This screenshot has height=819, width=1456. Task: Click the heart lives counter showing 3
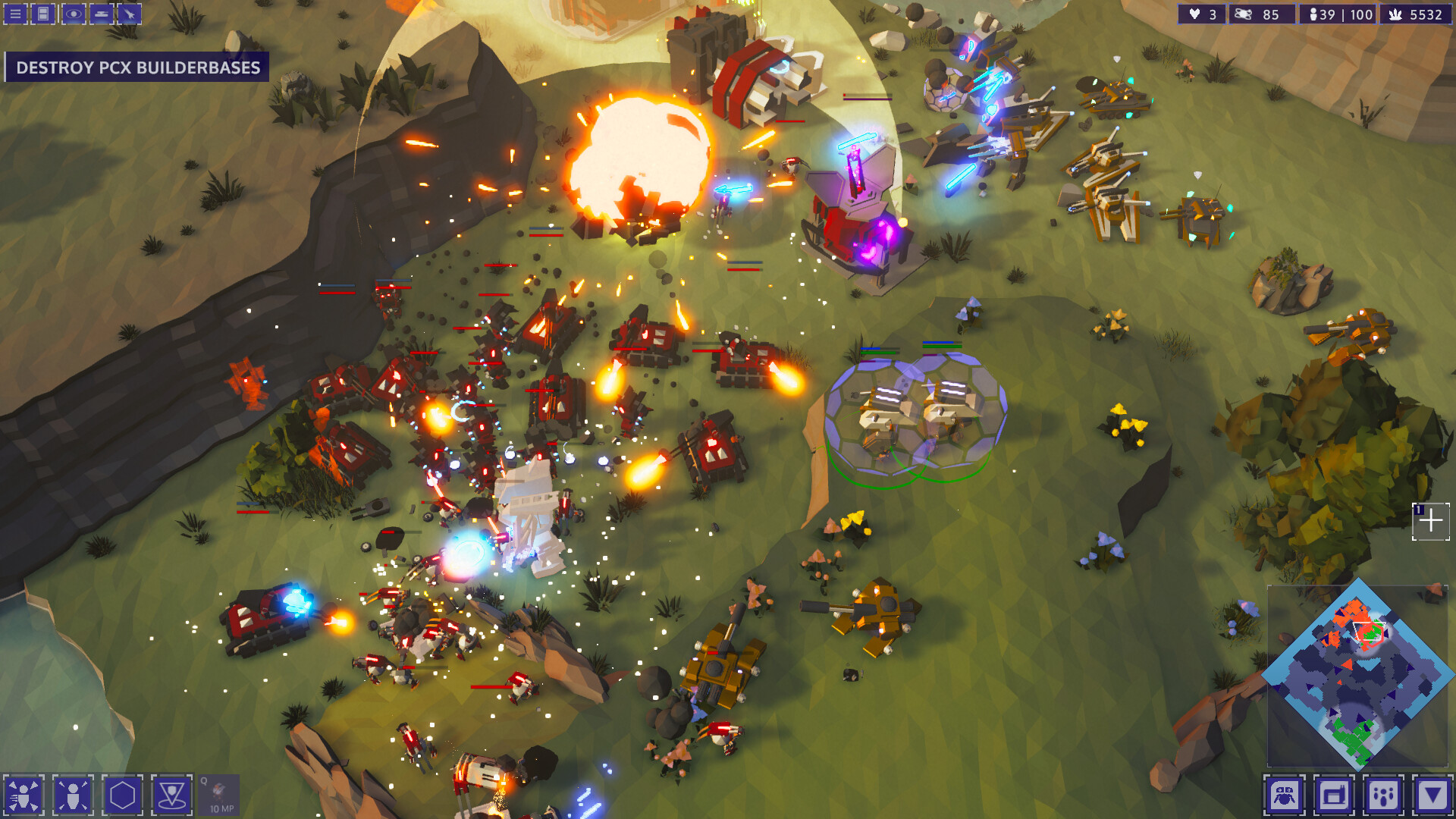click(x=1202, y=14)
